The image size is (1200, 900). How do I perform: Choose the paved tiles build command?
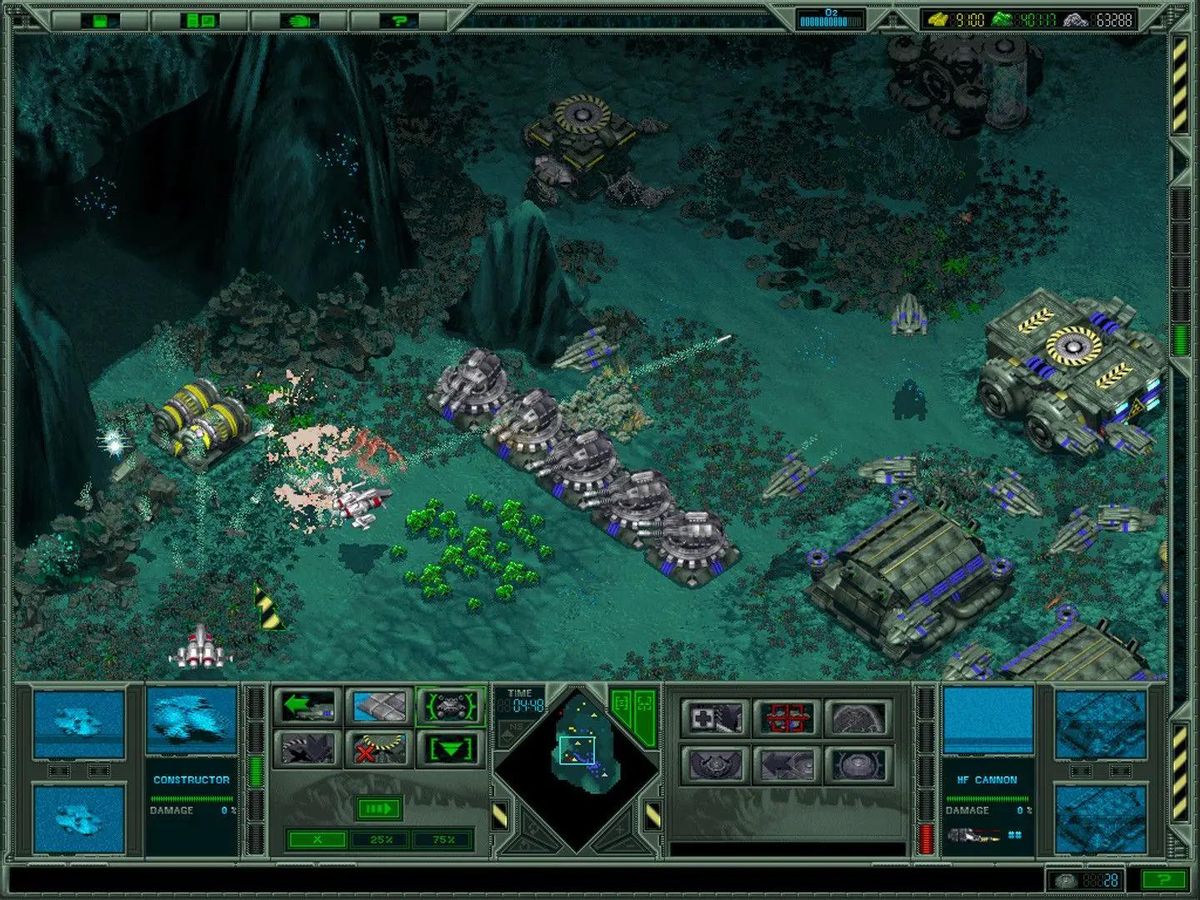[379, 706]
